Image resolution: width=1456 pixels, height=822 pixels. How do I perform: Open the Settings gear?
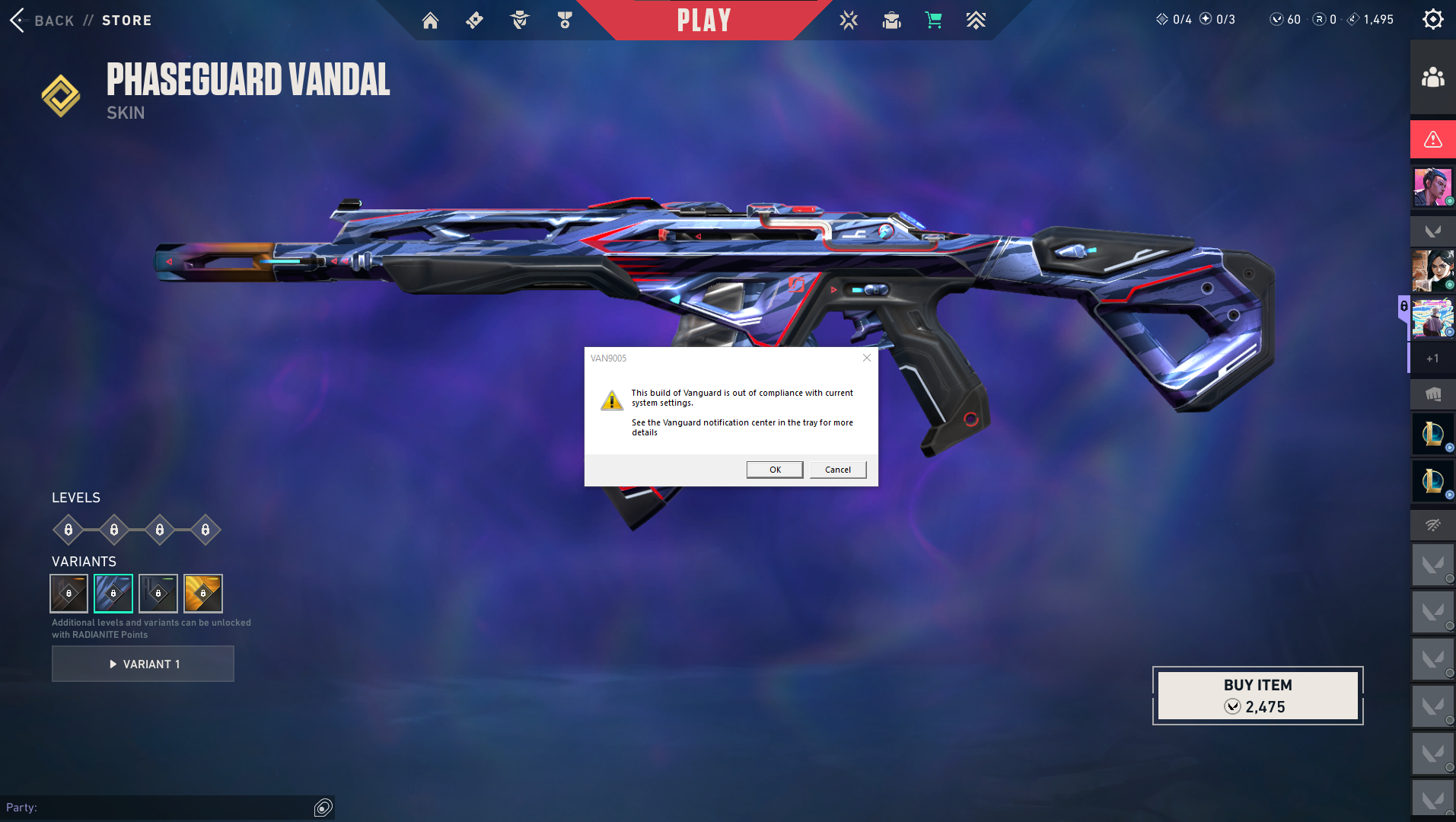pos(1433,19)
